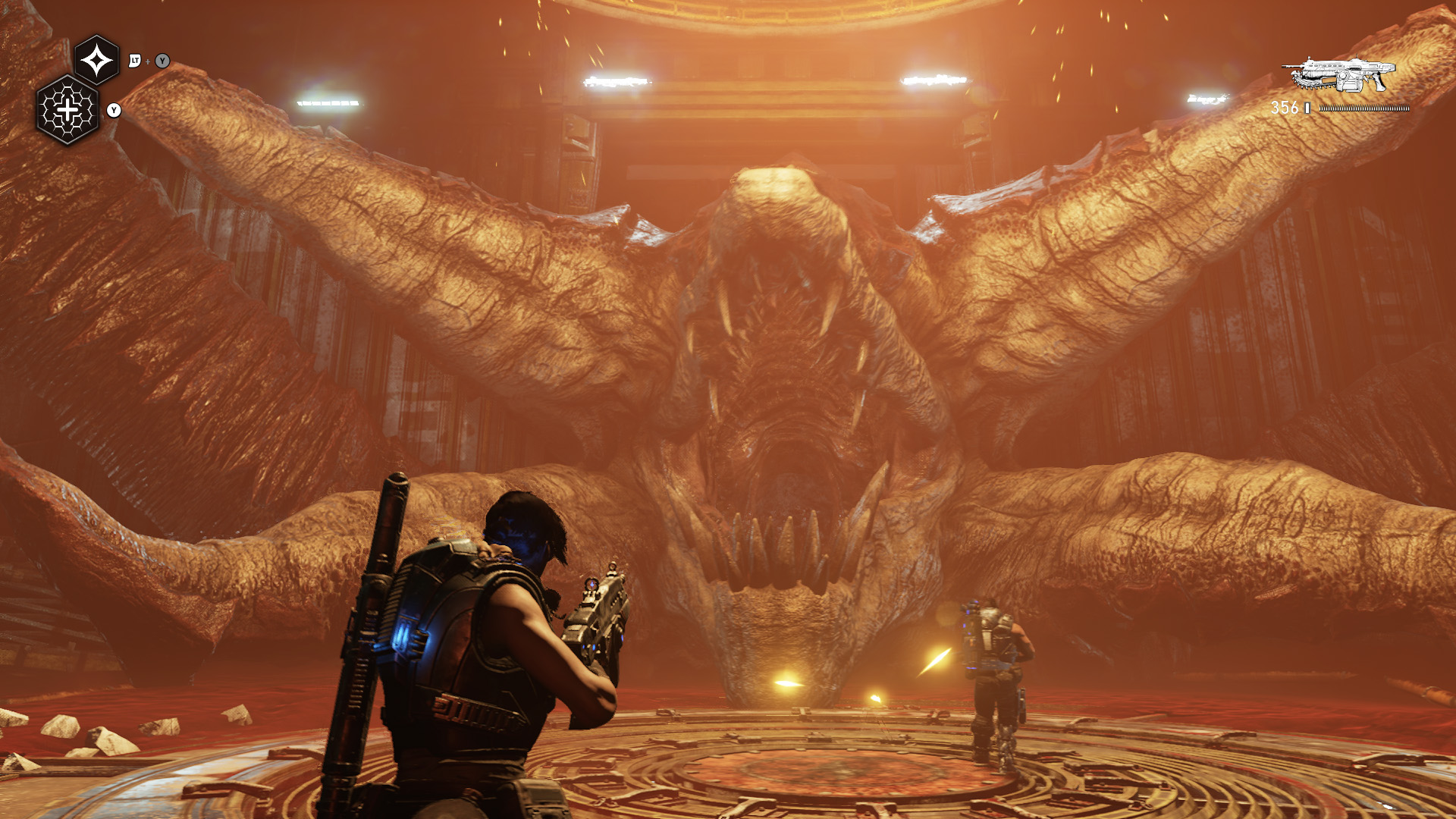The image size is (1456, 819).
Task: Activate the hexagonal cross ability icon
Action: [x=68, y=111]
